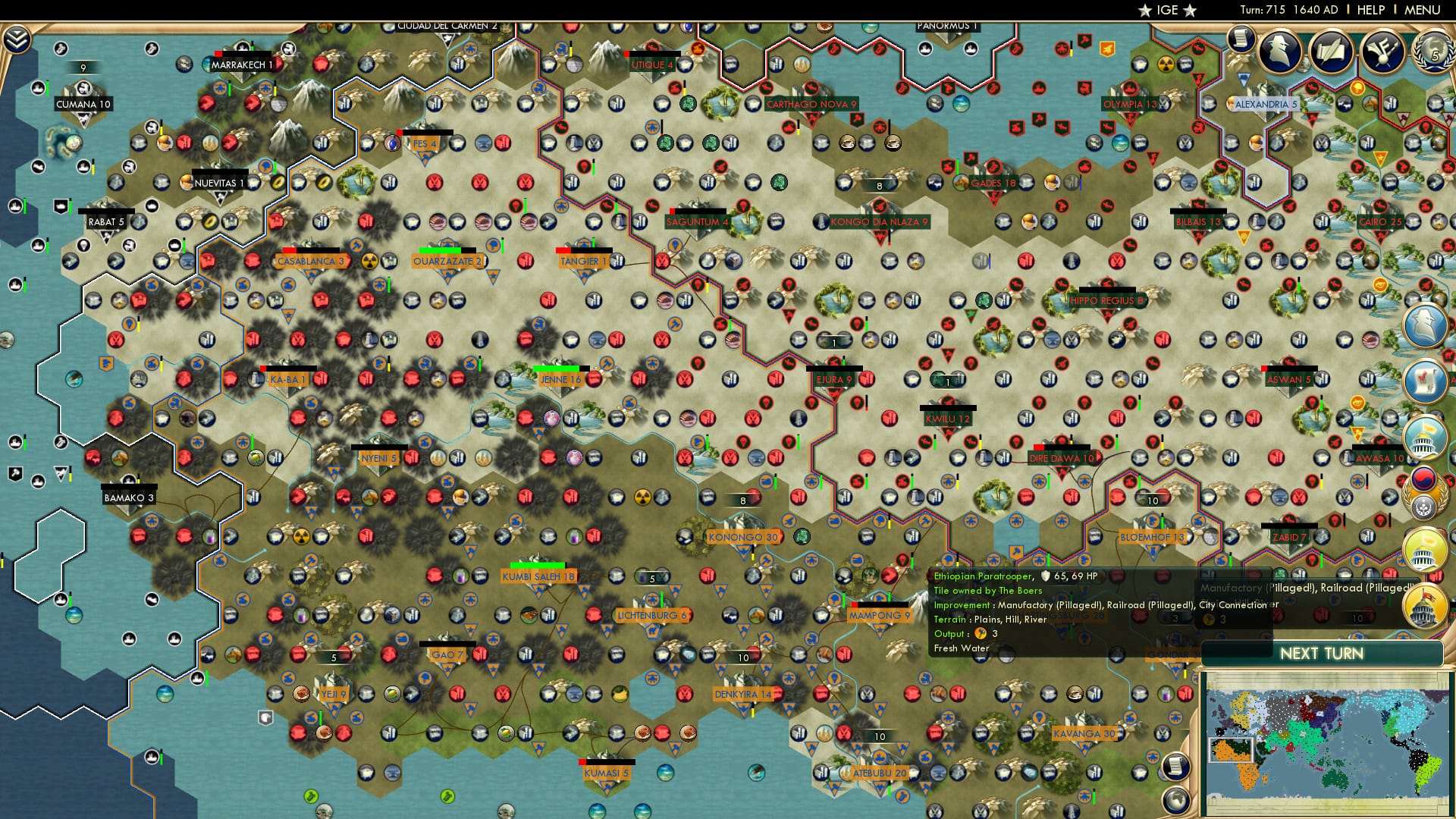
Task: Click the blue capital dome notification icon
Action: coord(1426,438)
